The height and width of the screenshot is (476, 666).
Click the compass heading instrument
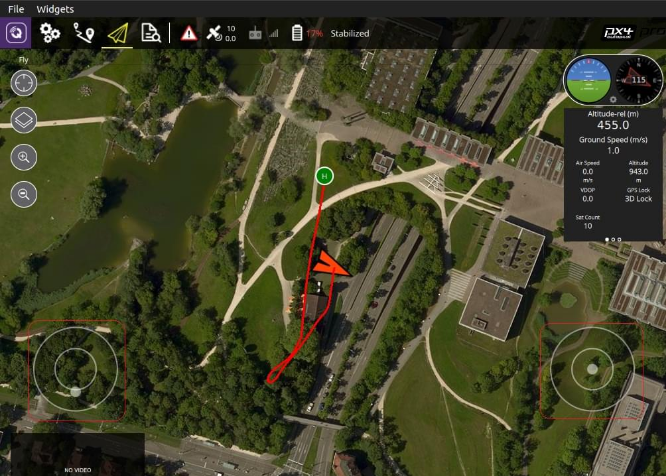(x=637, y=79)
